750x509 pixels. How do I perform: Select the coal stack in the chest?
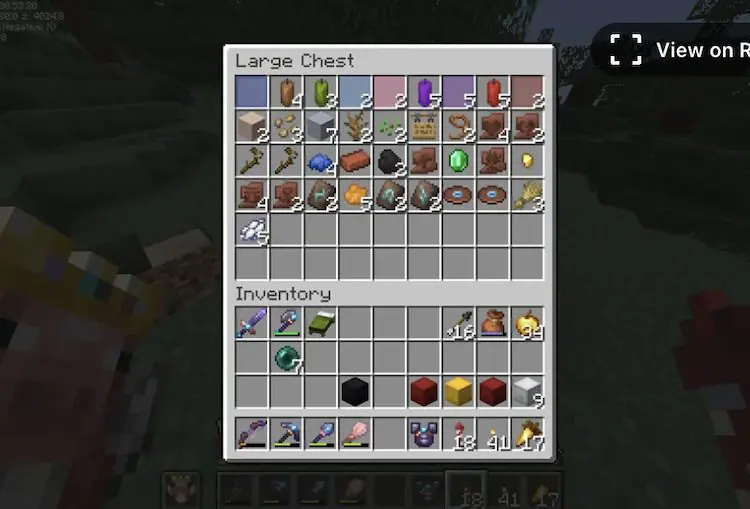[390, 161]
